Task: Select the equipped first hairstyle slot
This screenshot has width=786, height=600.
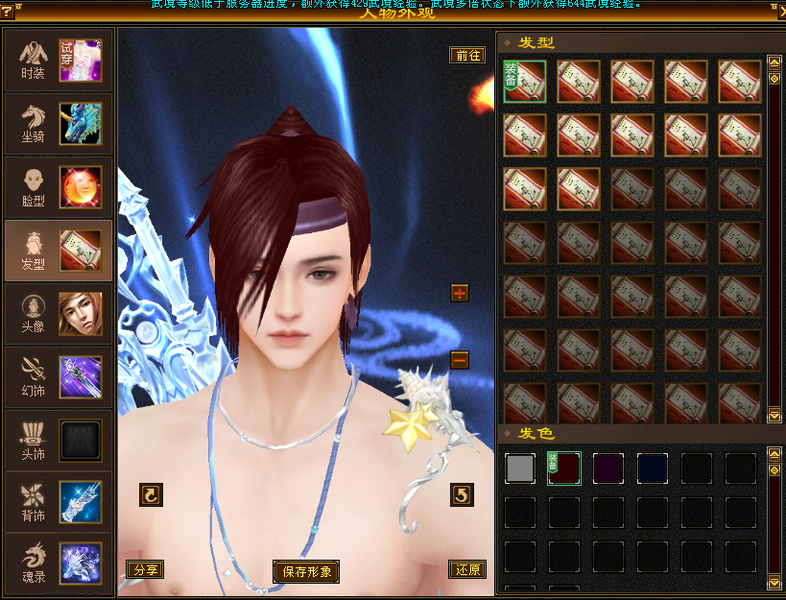Action: click(525, 81)
